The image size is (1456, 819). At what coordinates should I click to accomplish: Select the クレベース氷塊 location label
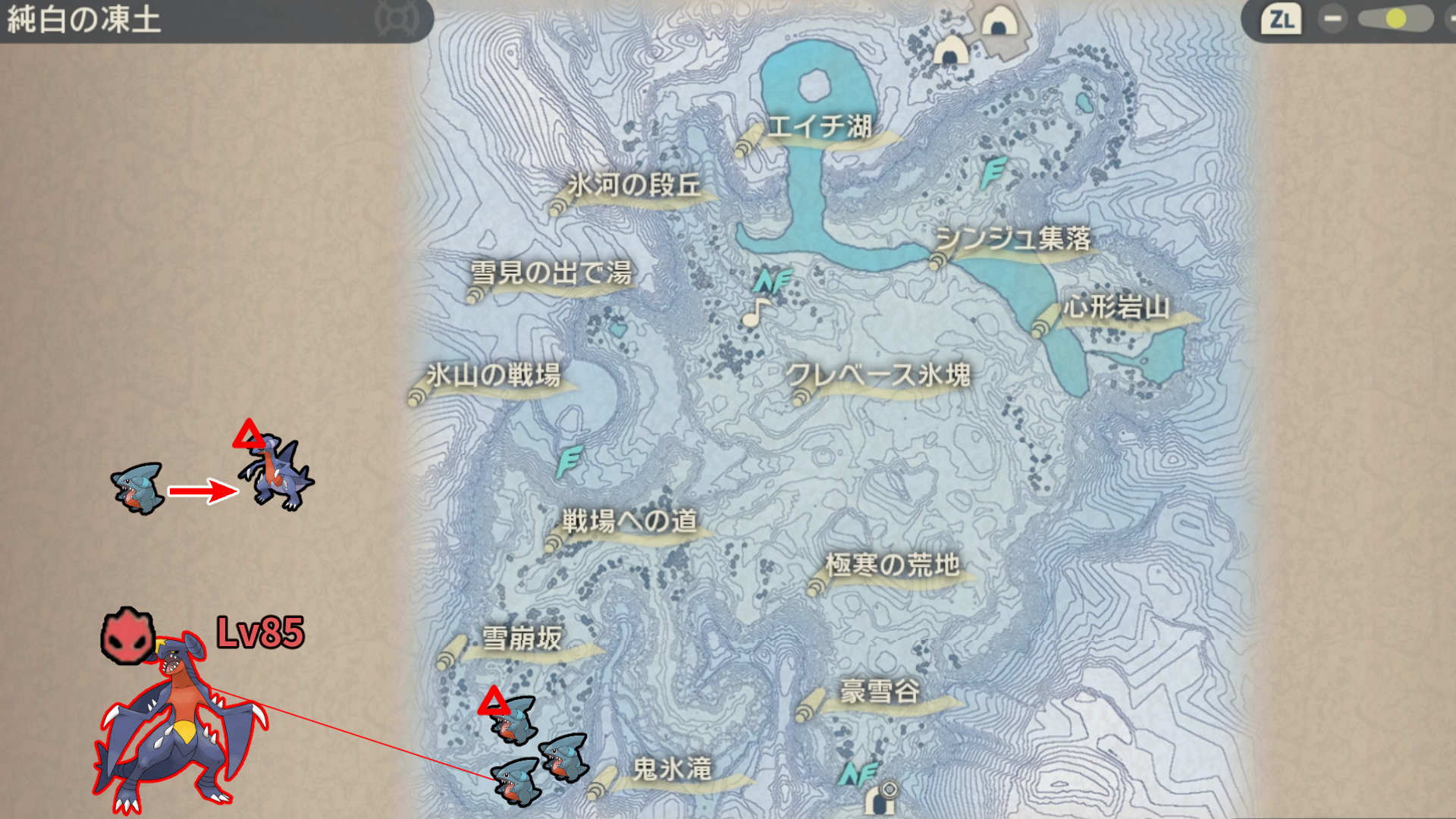[878, 375]
